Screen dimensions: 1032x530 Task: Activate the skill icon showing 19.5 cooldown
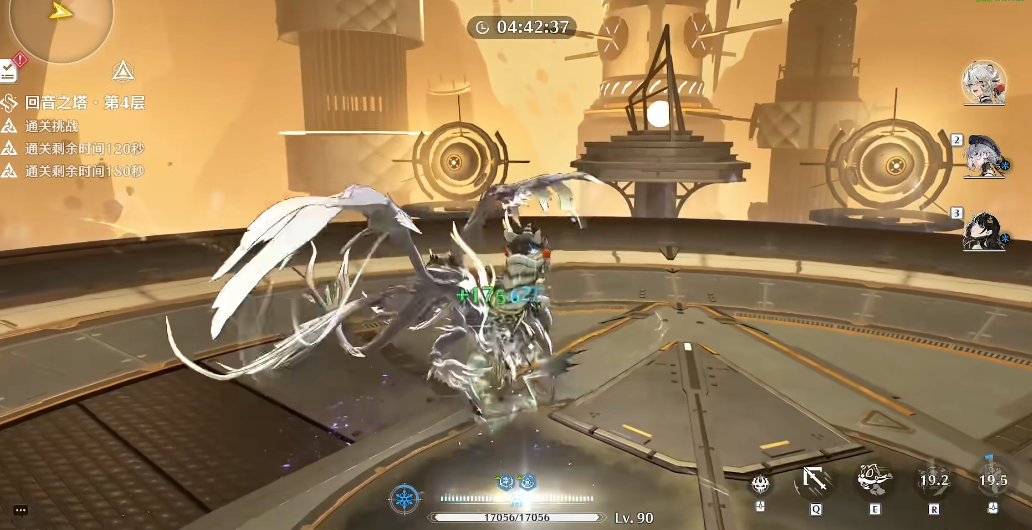coord(993,481)
